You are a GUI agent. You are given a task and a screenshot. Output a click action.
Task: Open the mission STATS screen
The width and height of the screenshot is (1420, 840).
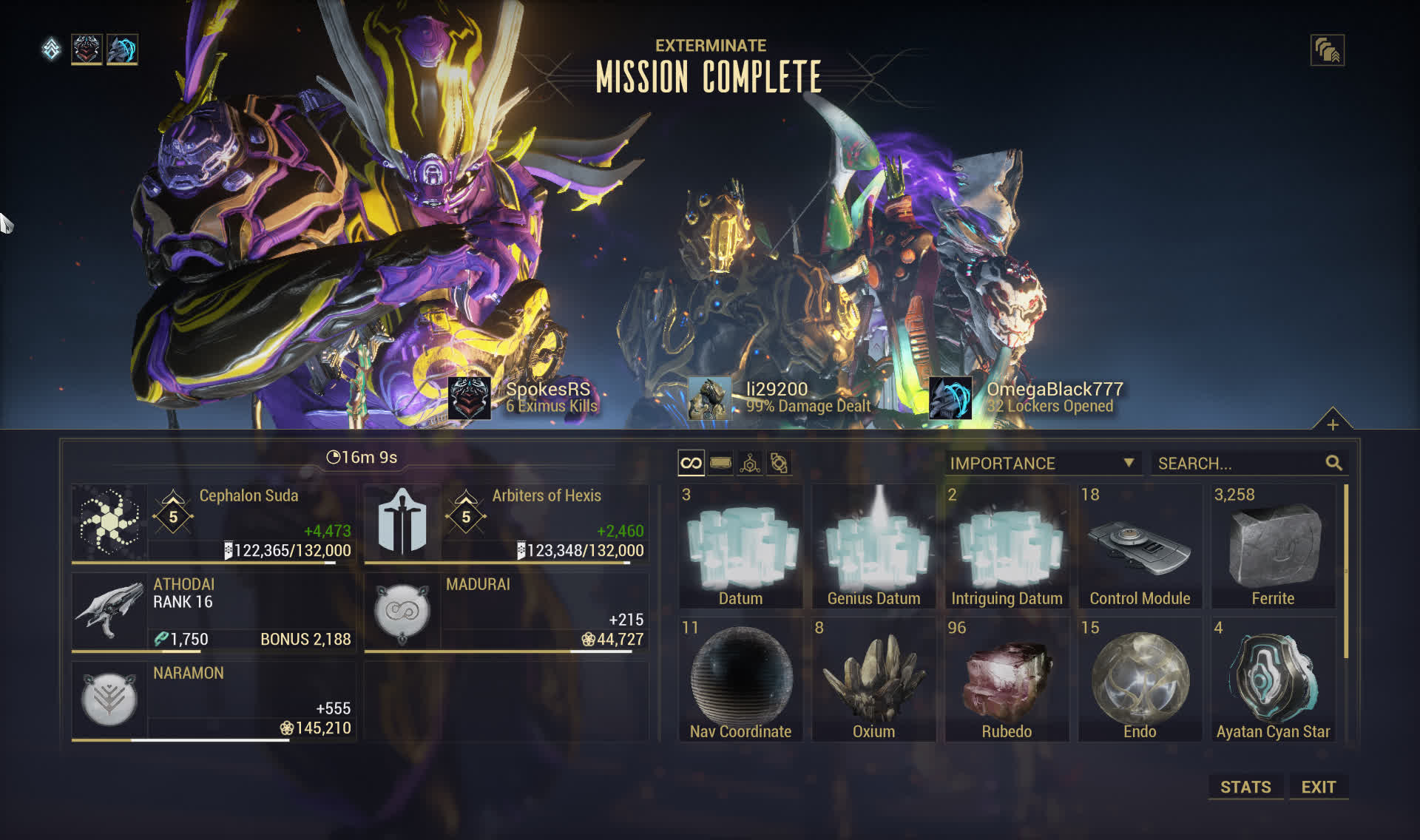pyautogui.click(x=1245, y=787)
